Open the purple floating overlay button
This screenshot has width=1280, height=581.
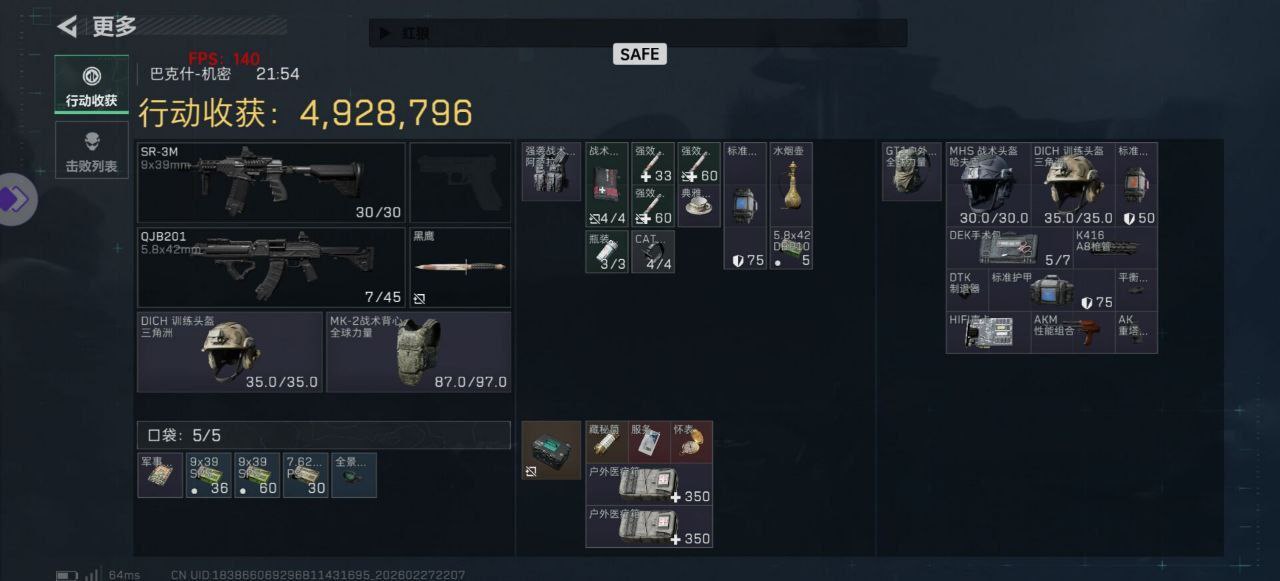[x=15, y=199]
